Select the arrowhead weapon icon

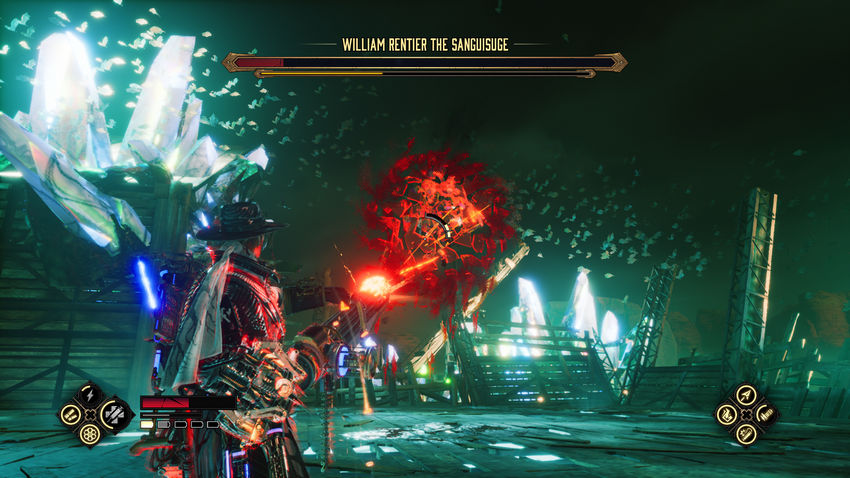745,393
